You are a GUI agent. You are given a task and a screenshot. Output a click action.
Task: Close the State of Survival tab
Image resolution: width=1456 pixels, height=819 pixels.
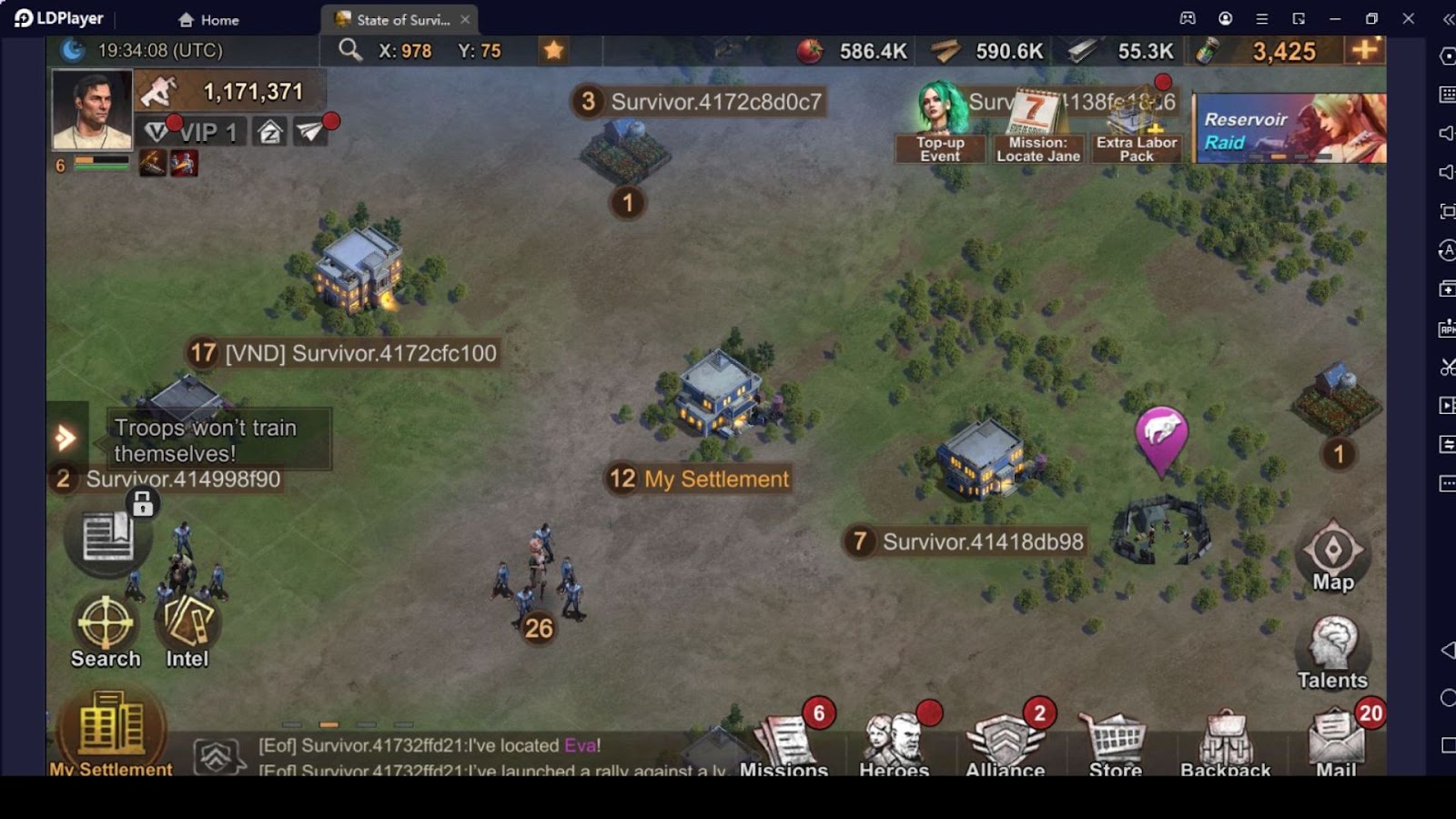[465, 19]
